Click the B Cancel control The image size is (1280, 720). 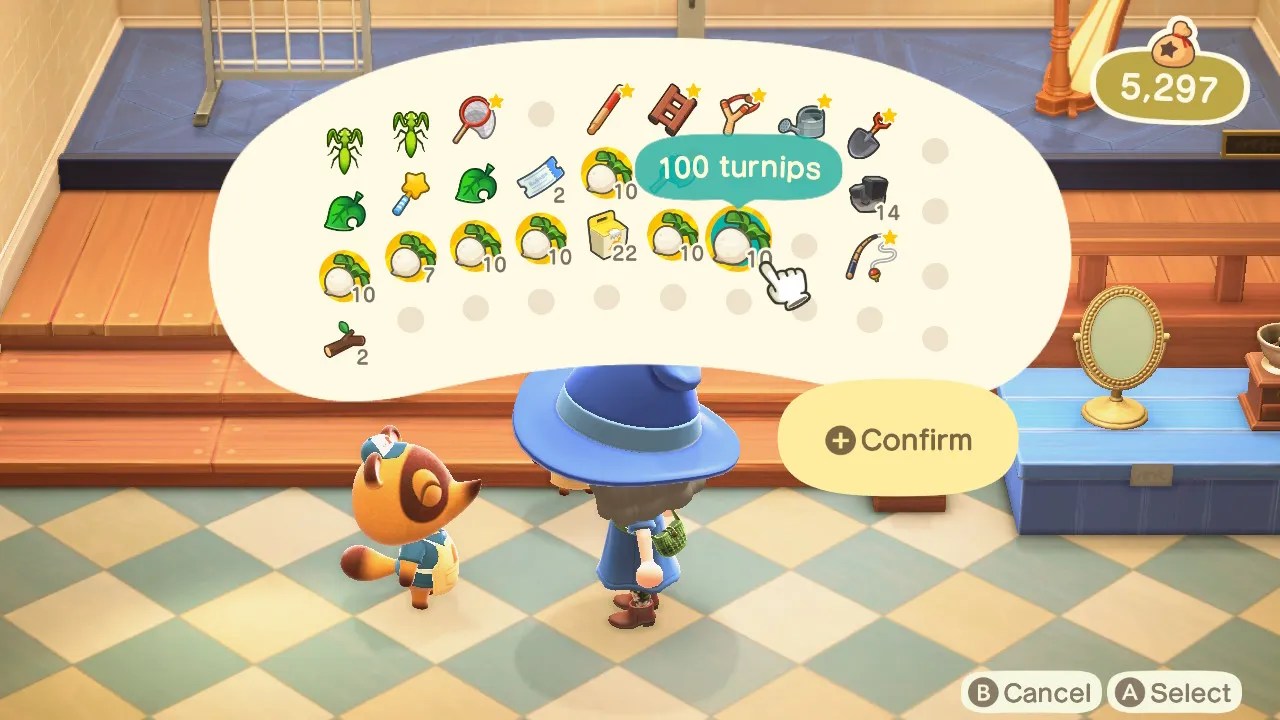1033,692
